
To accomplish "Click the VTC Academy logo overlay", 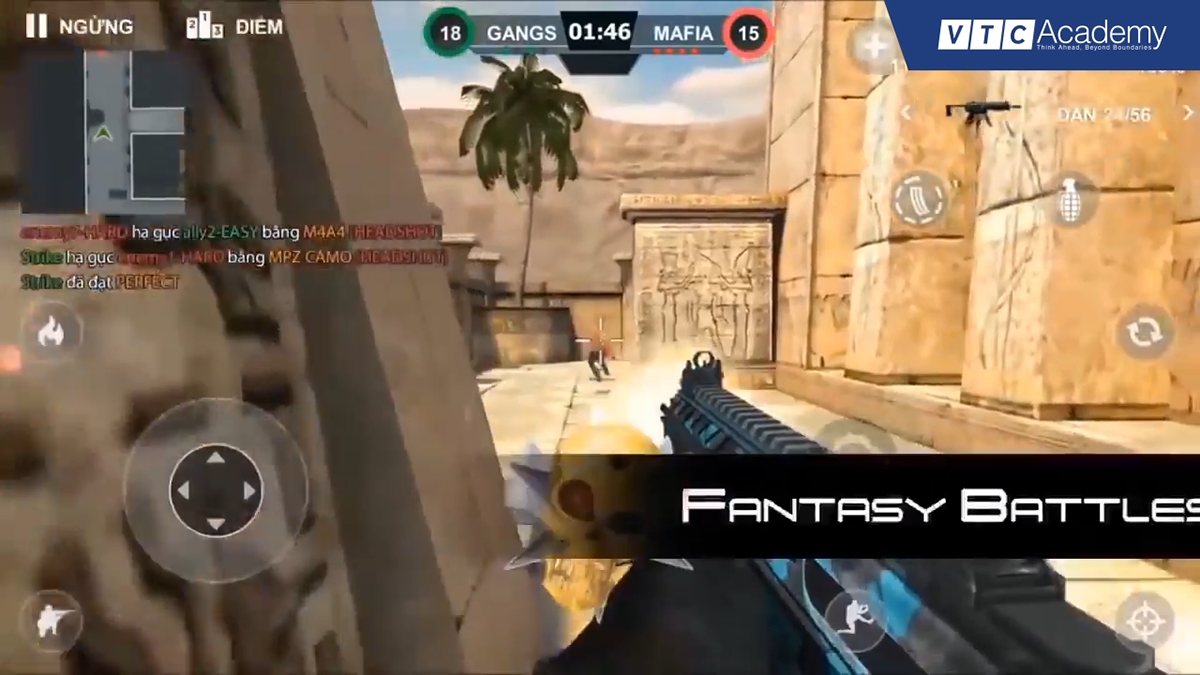I will (1052, 35).
